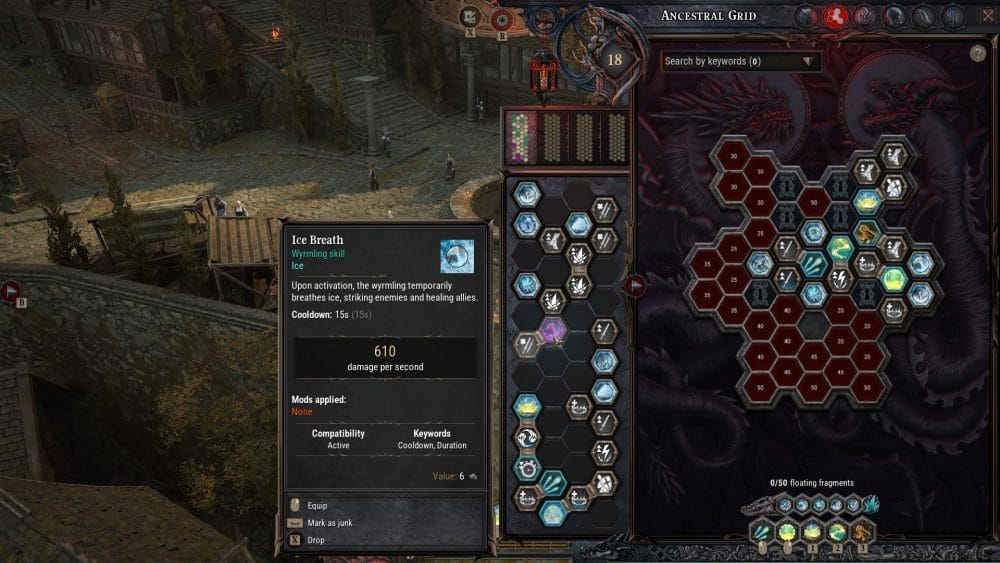Select the lightning bolt fragment in grid
The image size is (1000, 563).
pyautogui.click(x=840, y=279)
